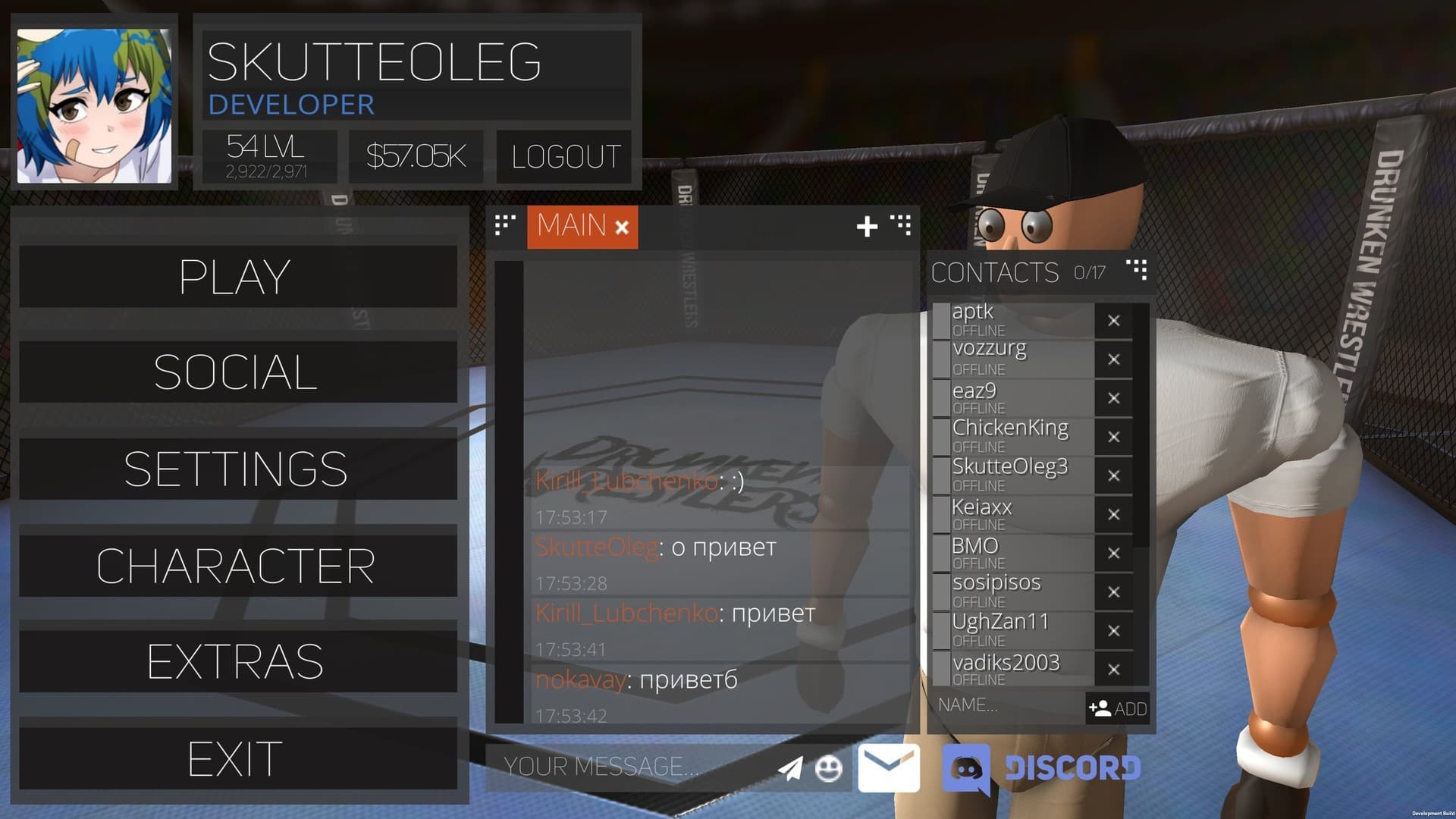Click the Contacts panel drag-handle icon
Image resolution: width=1456 pixels, height=819 pixels.
click(1134, 270)
